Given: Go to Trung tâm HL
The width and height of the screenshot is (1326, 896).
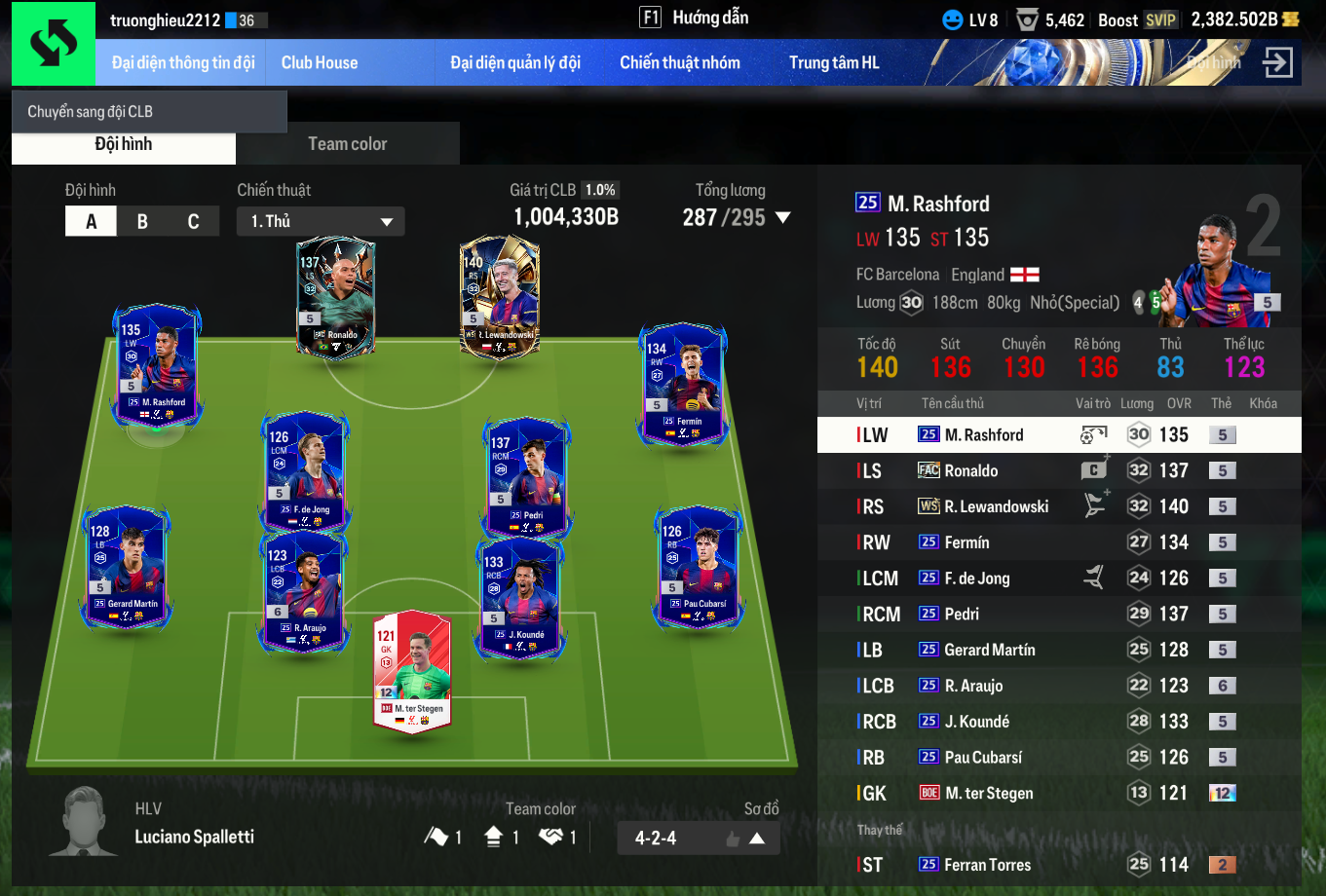Looking at the screenshot, I should tap(834, 62).
